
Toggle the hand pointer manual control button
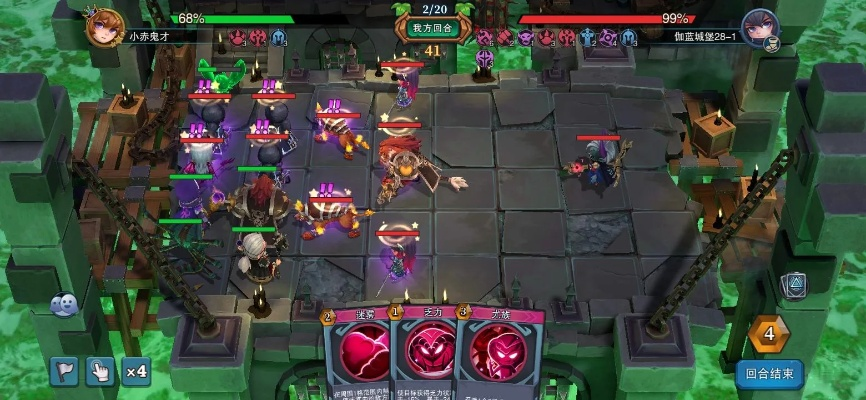100,371
